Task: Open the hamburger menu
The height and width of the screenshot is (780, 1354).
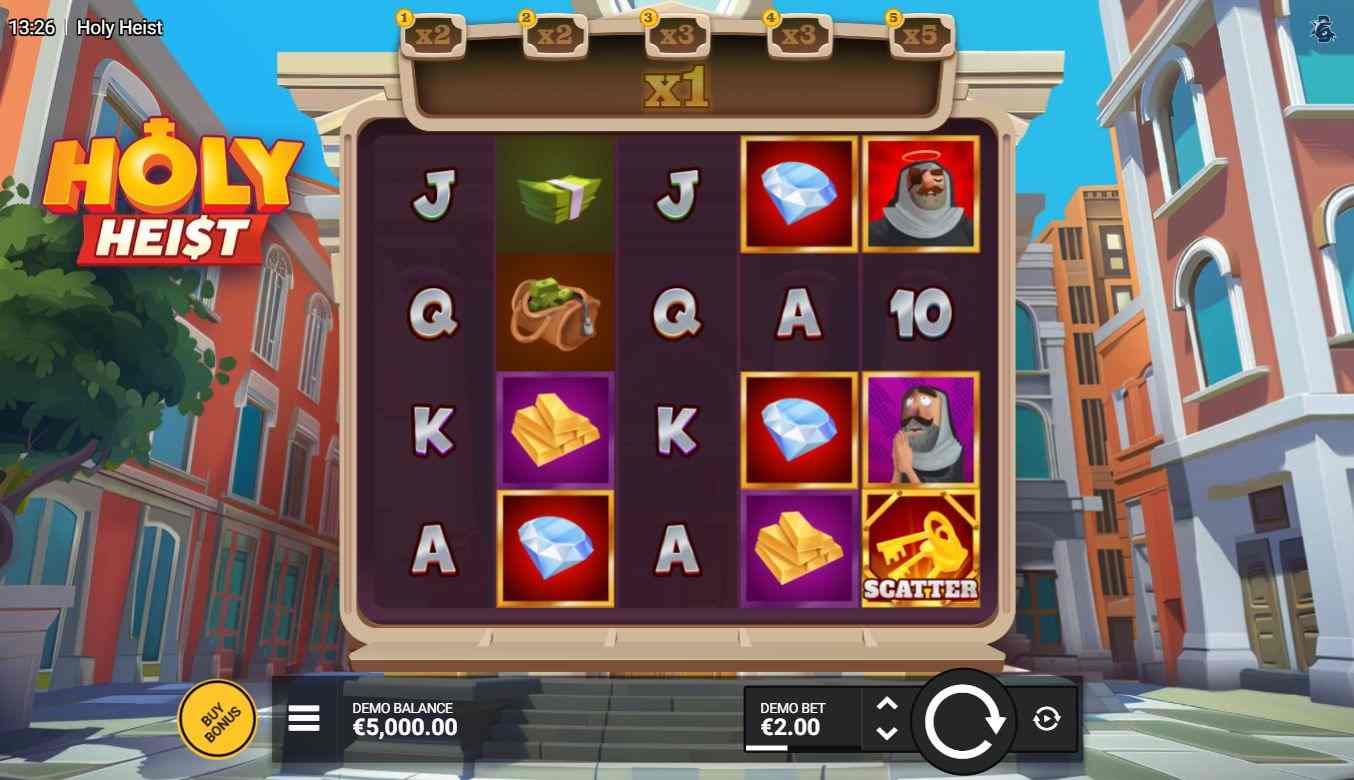Action: pyautogui.click(x=304, y=718)
